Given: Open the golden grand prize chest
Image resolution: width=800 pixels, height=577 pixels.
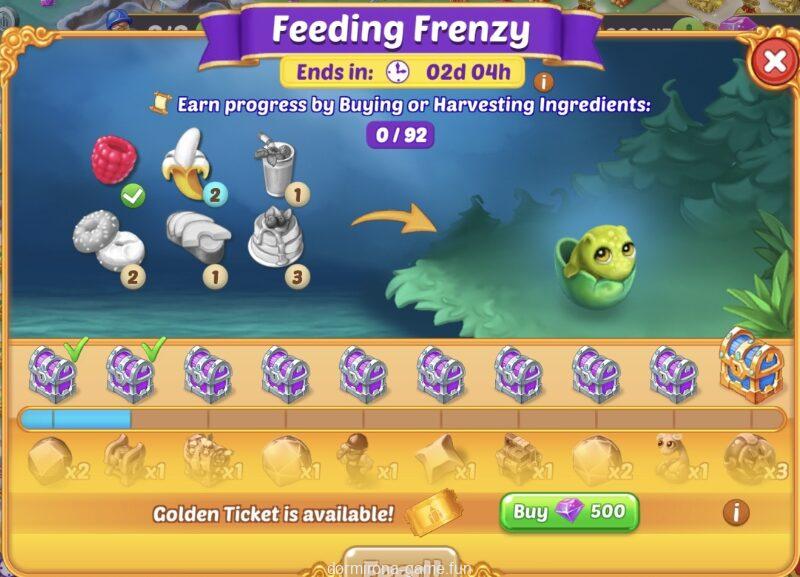Looking at the screenshot, I should [x=750, y=364].
